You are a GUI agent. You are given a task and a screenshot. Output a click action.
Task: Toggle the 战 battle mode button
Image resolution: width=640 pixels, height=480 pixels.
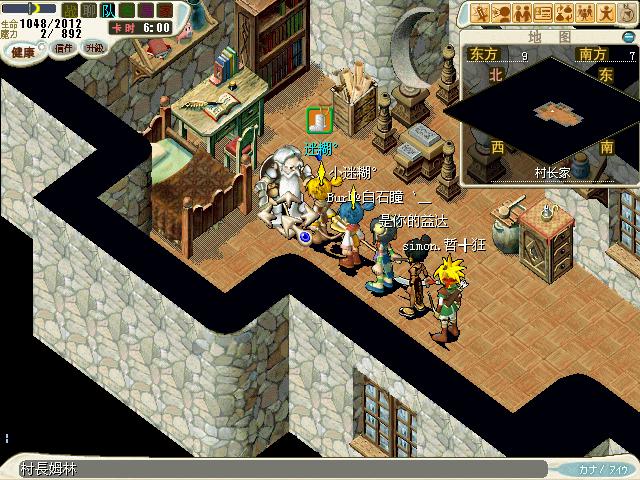(70, 10)
